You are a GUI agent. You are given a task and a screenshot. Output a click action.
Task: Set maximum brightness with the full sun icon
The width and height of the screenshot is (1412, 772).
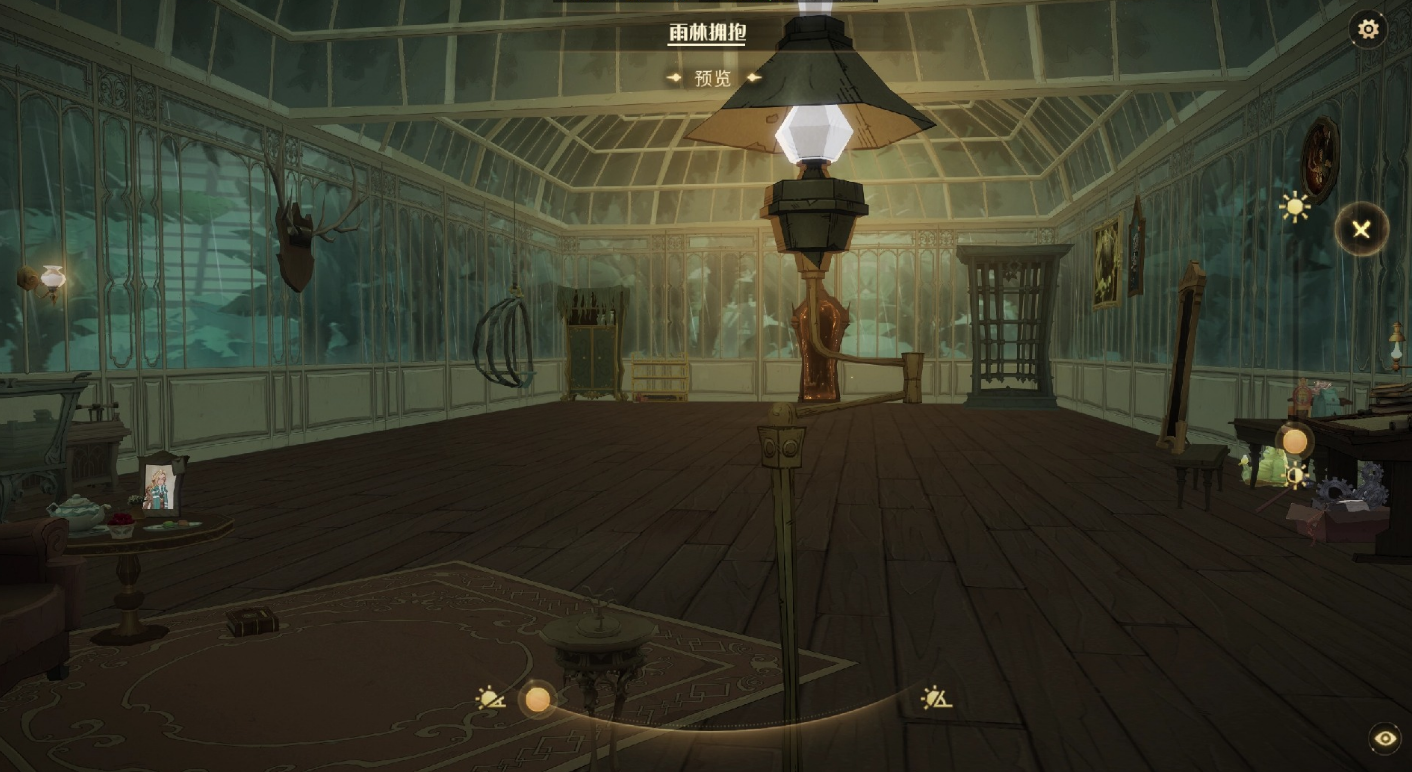1295,207
